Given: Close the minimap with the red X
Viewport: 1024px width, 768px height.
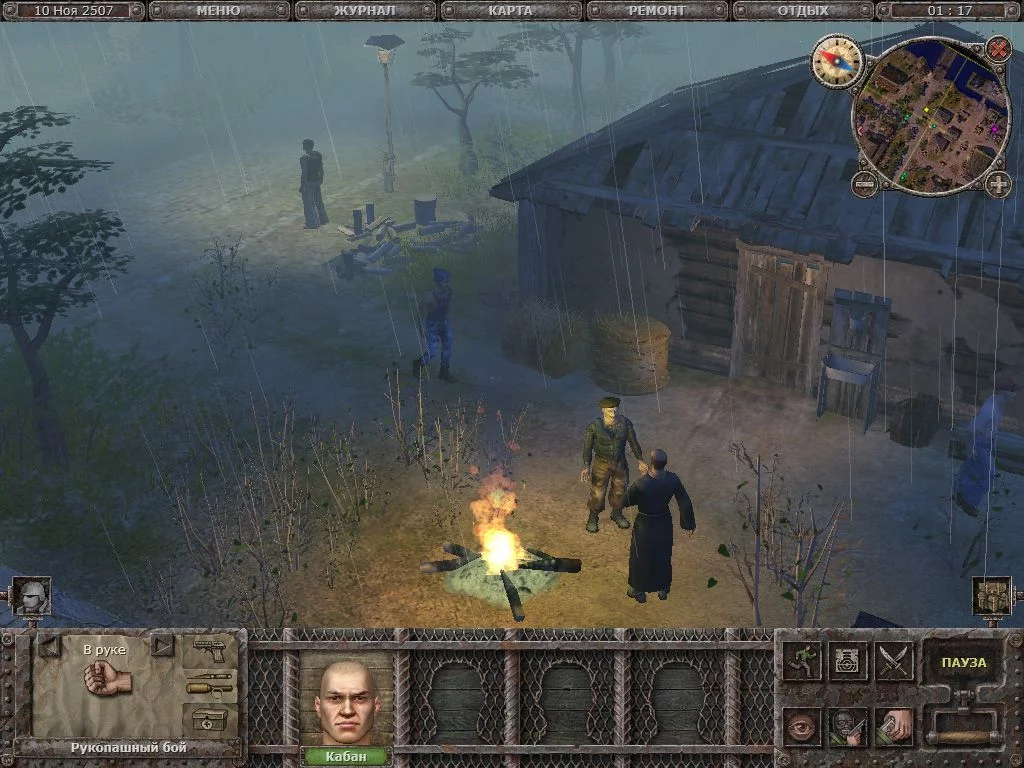Looking at the screenshot, I should click(x=998, y=47).
